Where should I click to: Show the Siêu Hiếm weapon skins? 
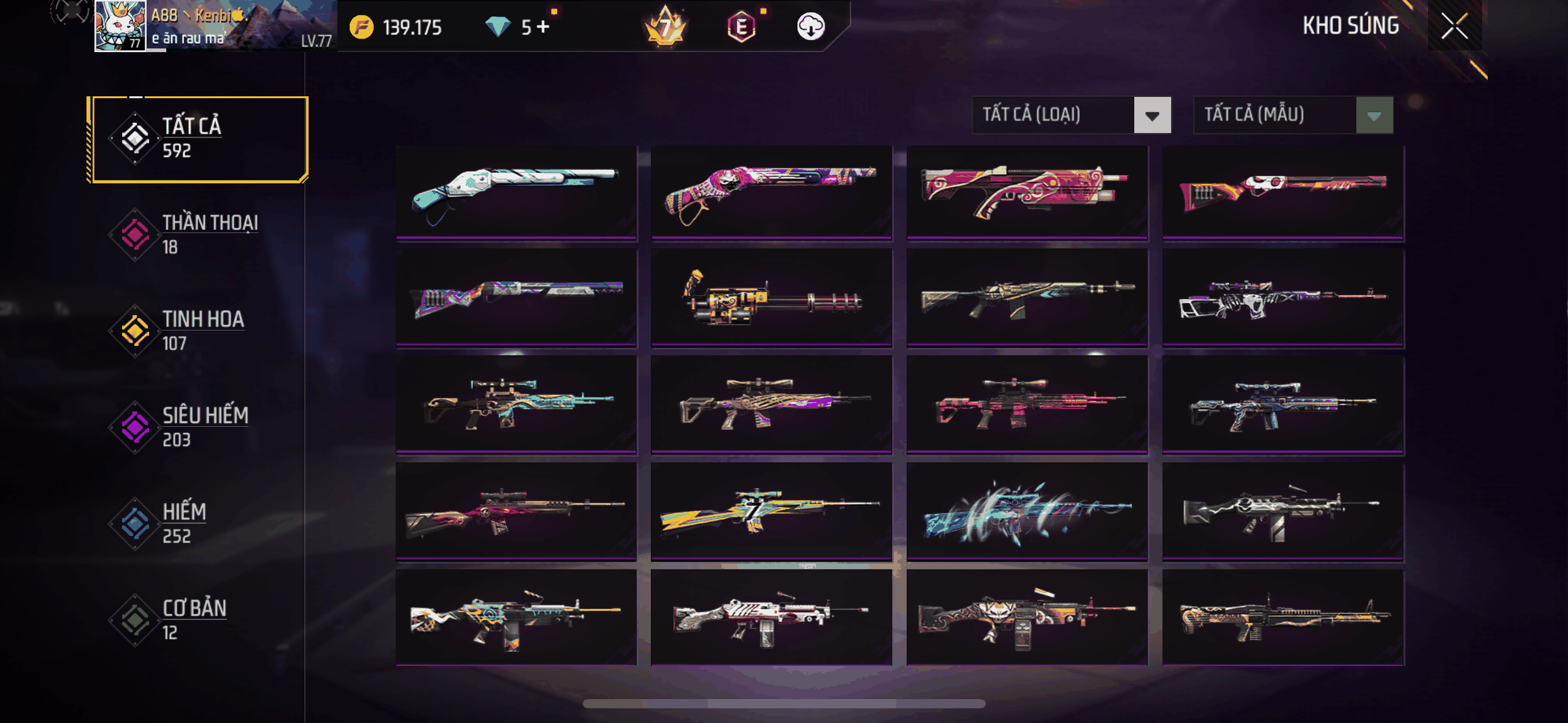[198, 427]
